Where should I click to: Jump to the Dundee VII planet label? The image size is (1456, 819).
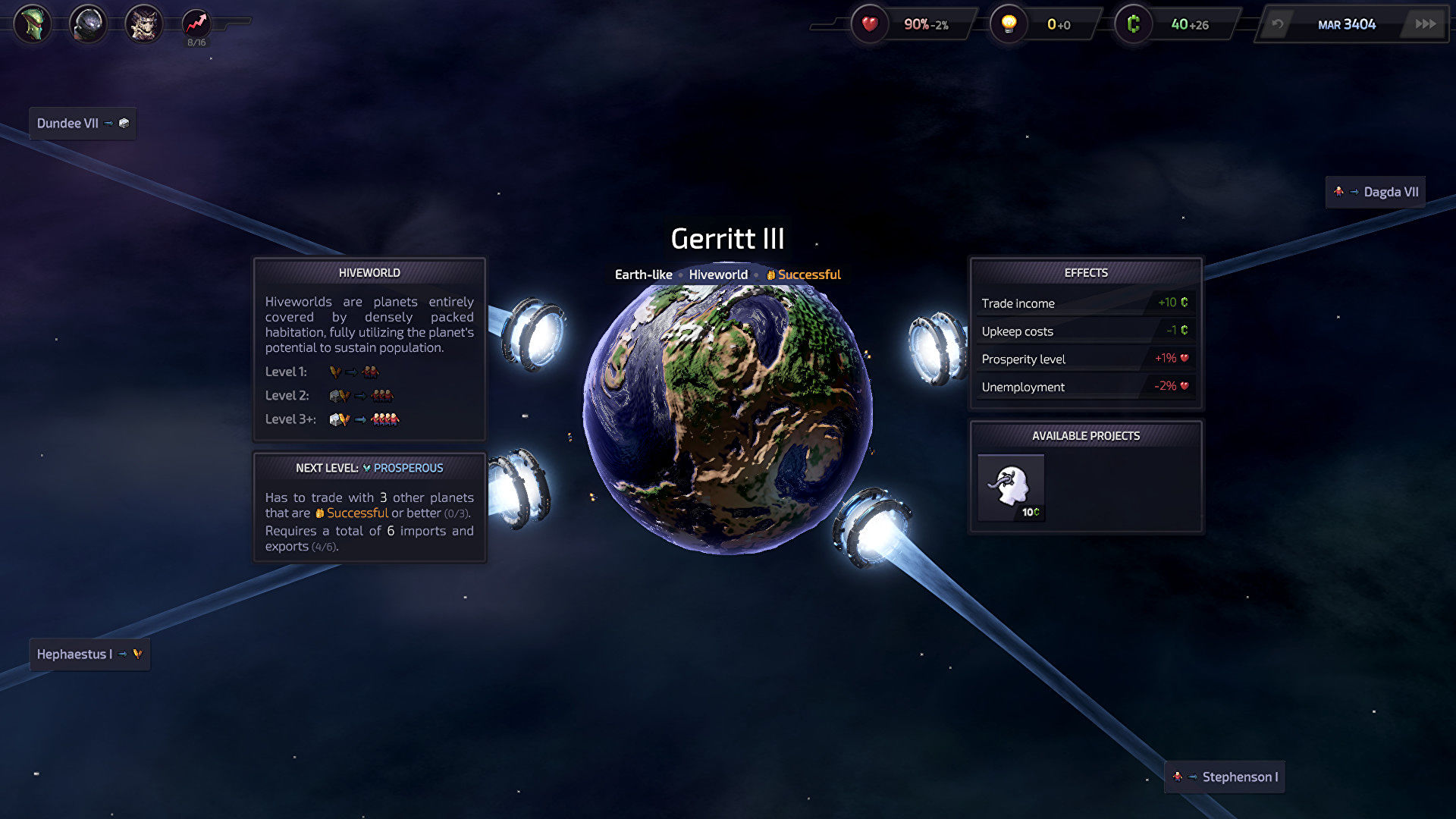pos(83,124)
